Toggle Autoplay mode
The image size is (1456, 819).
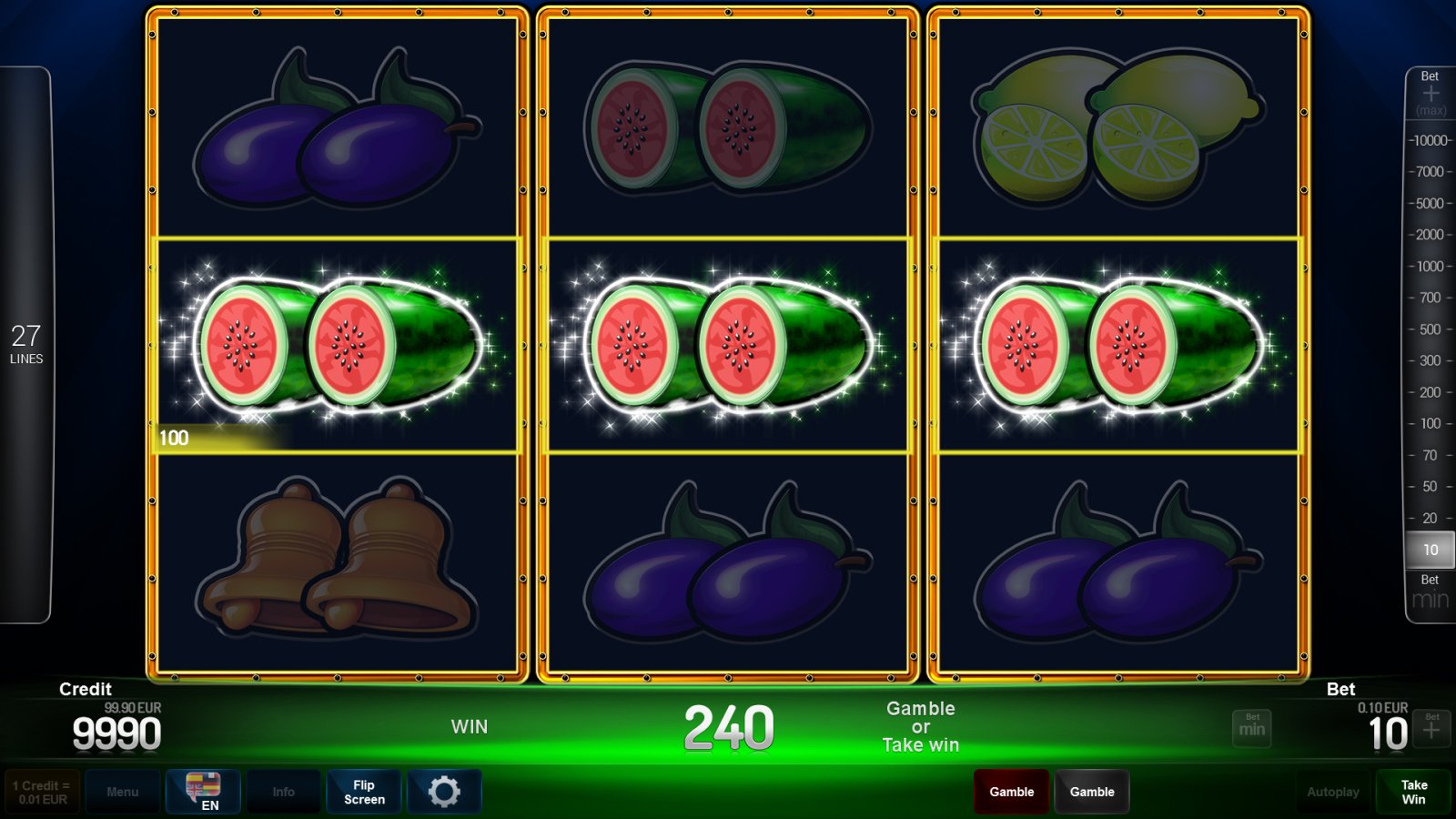click(x=1332, y=791)
